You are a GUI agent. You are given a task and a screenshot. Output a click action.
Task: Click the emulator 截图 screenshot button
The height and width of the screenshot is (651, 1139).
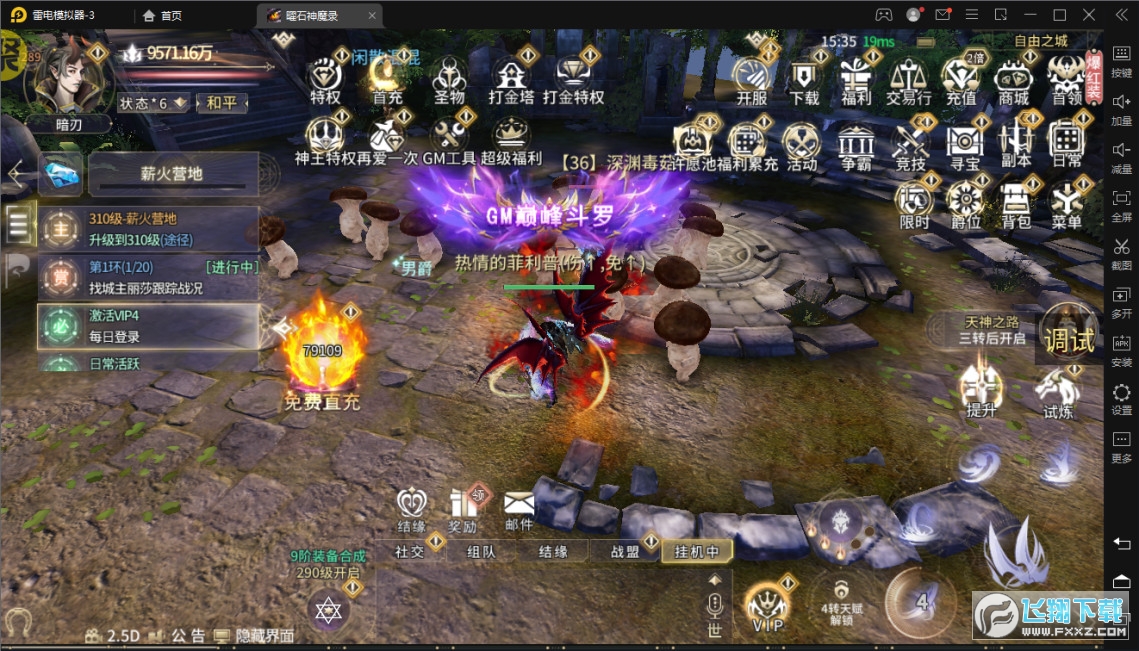tap(1121, 252)
